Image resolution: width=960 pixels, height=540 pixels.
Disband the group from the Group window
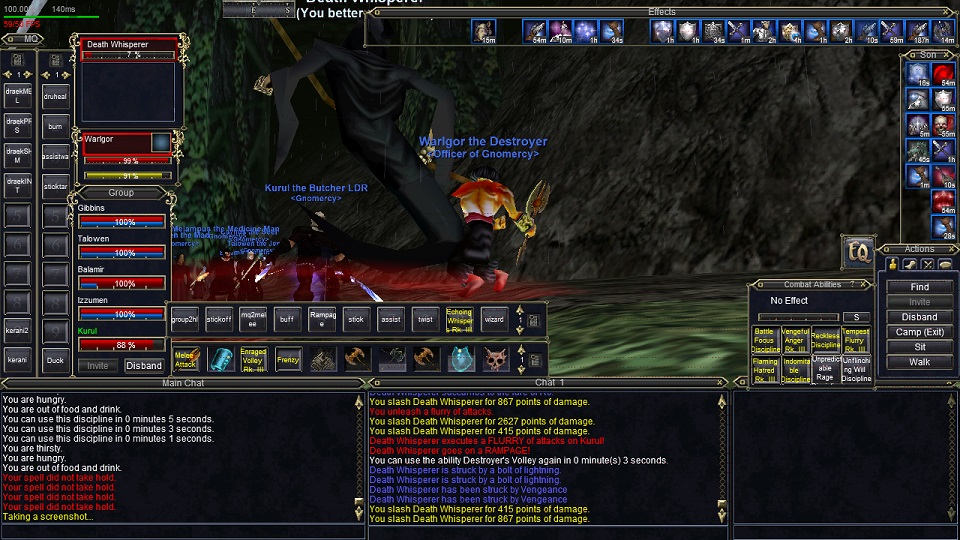pyautogui.click(x=144, y=366)
